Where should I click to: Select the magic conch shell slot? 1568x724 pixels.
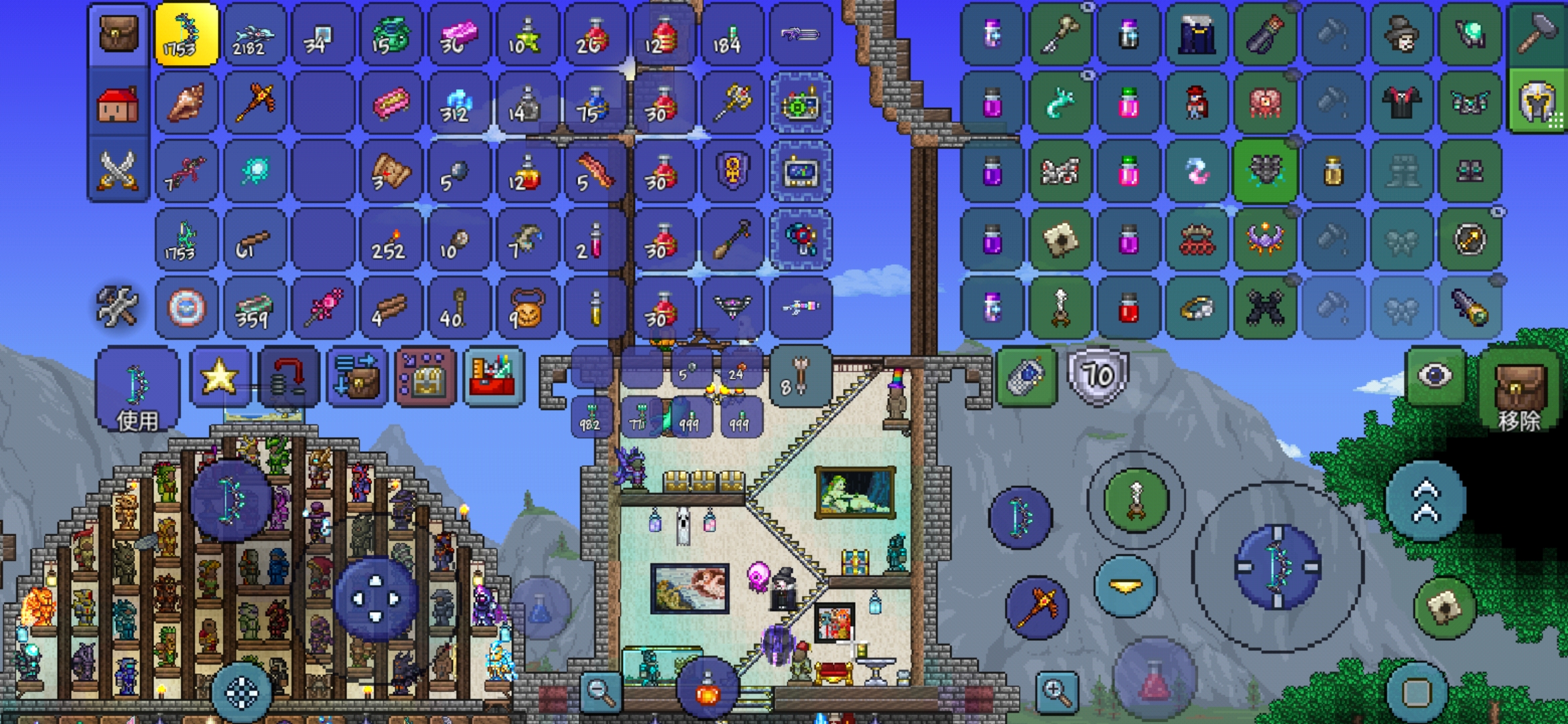[x=187, y=103]
